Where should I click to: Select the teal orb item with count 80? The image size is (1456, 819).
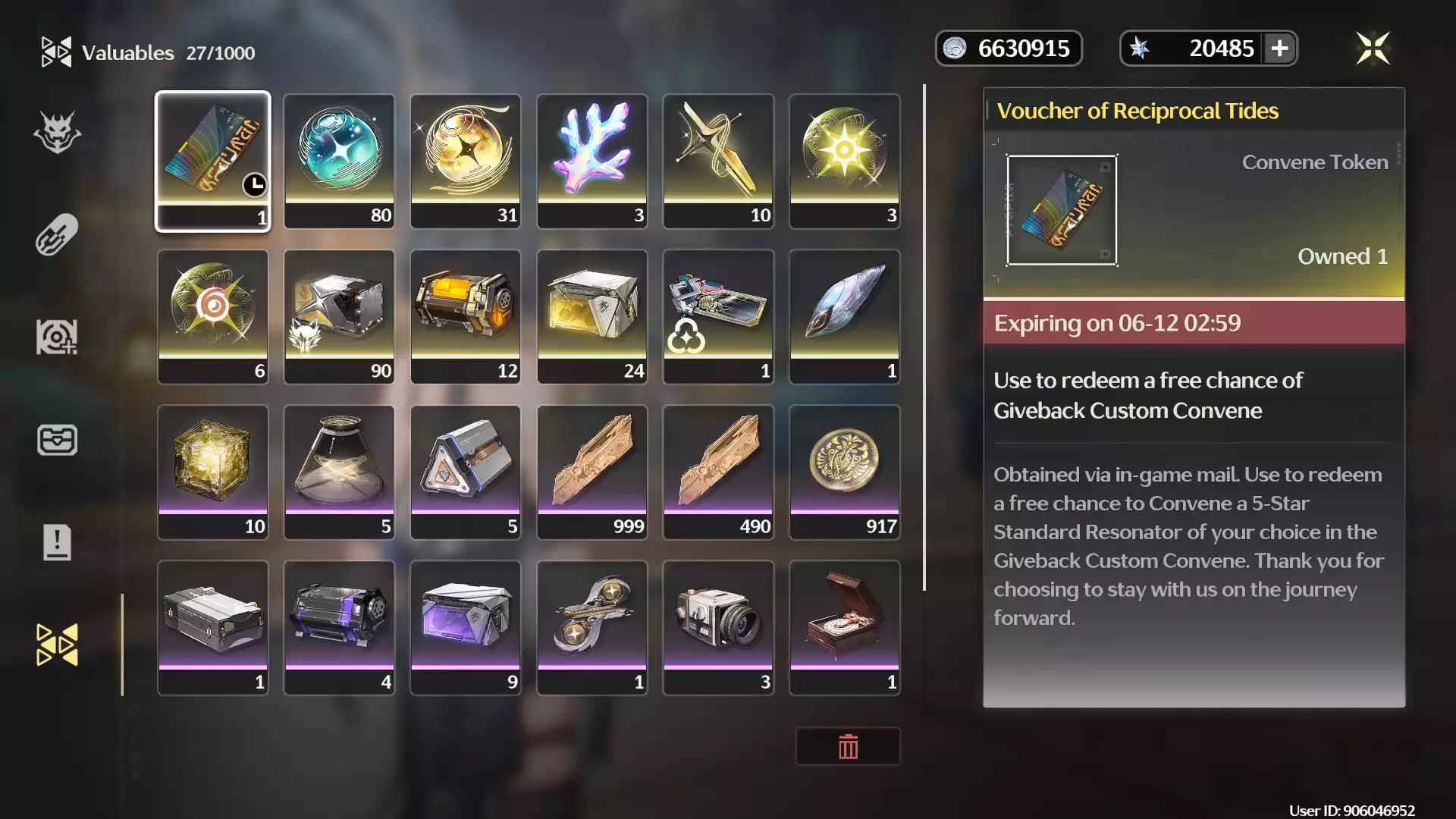click(339, 161)
